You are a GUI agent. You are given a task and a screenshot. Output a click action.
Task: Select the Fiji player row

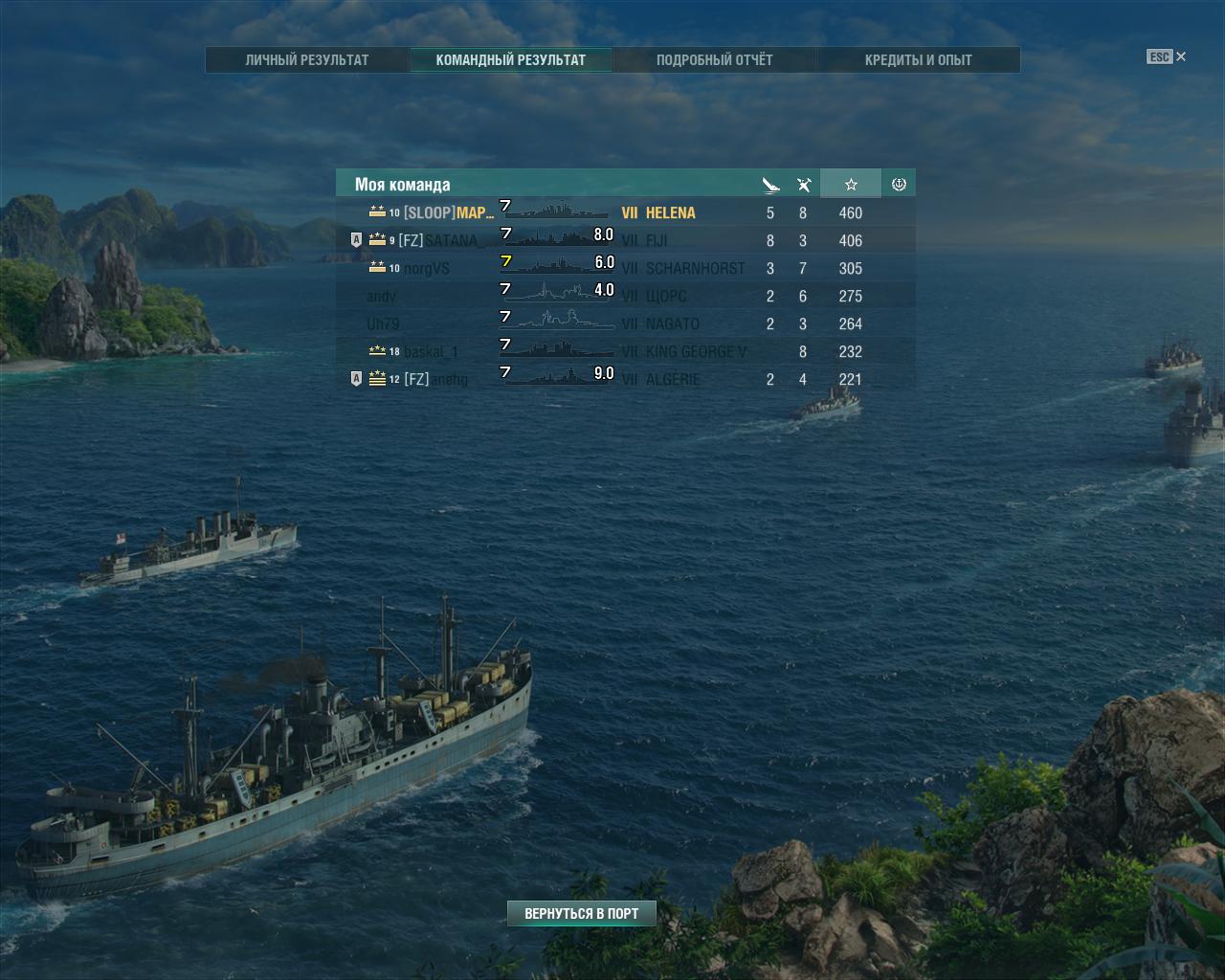626,240
